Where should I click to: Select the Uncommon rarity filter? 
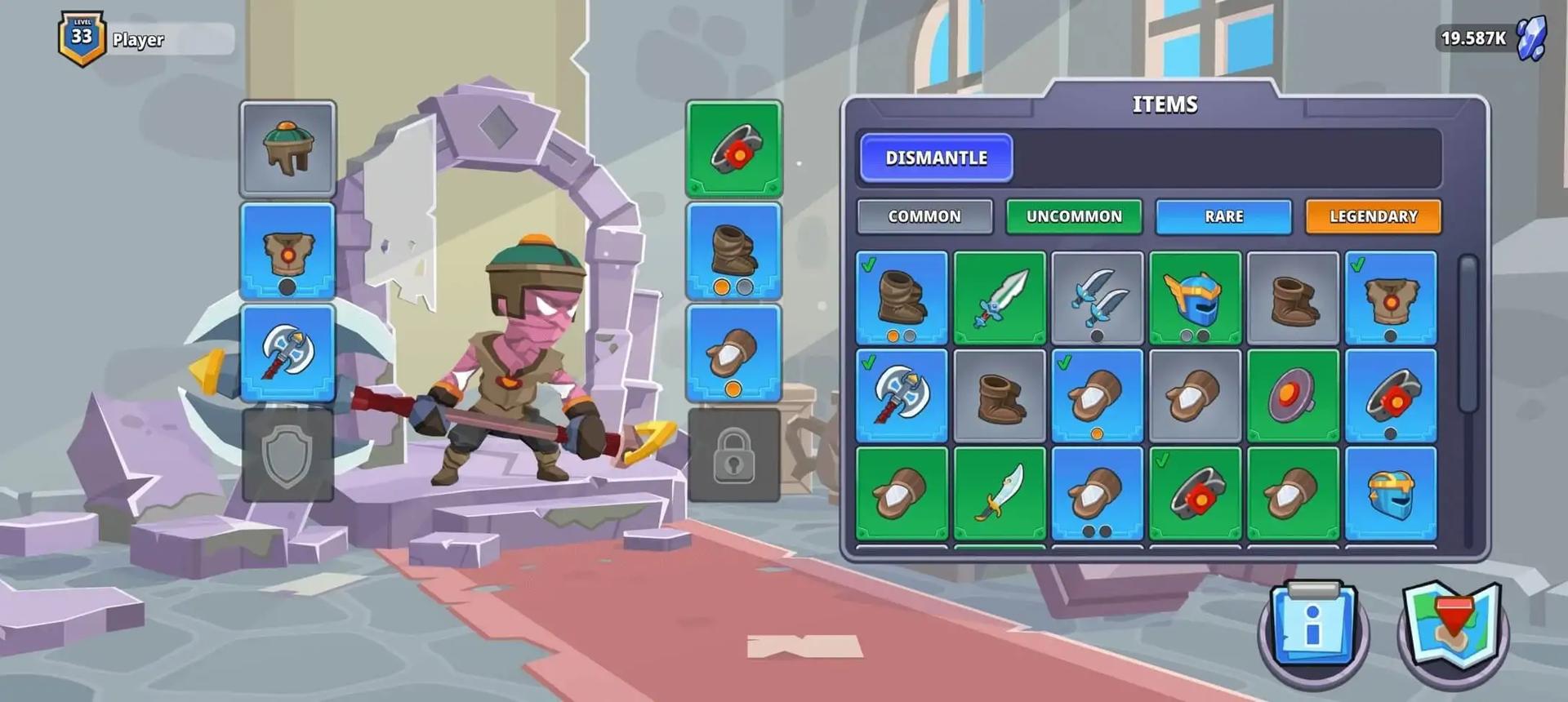(1073, 216)
